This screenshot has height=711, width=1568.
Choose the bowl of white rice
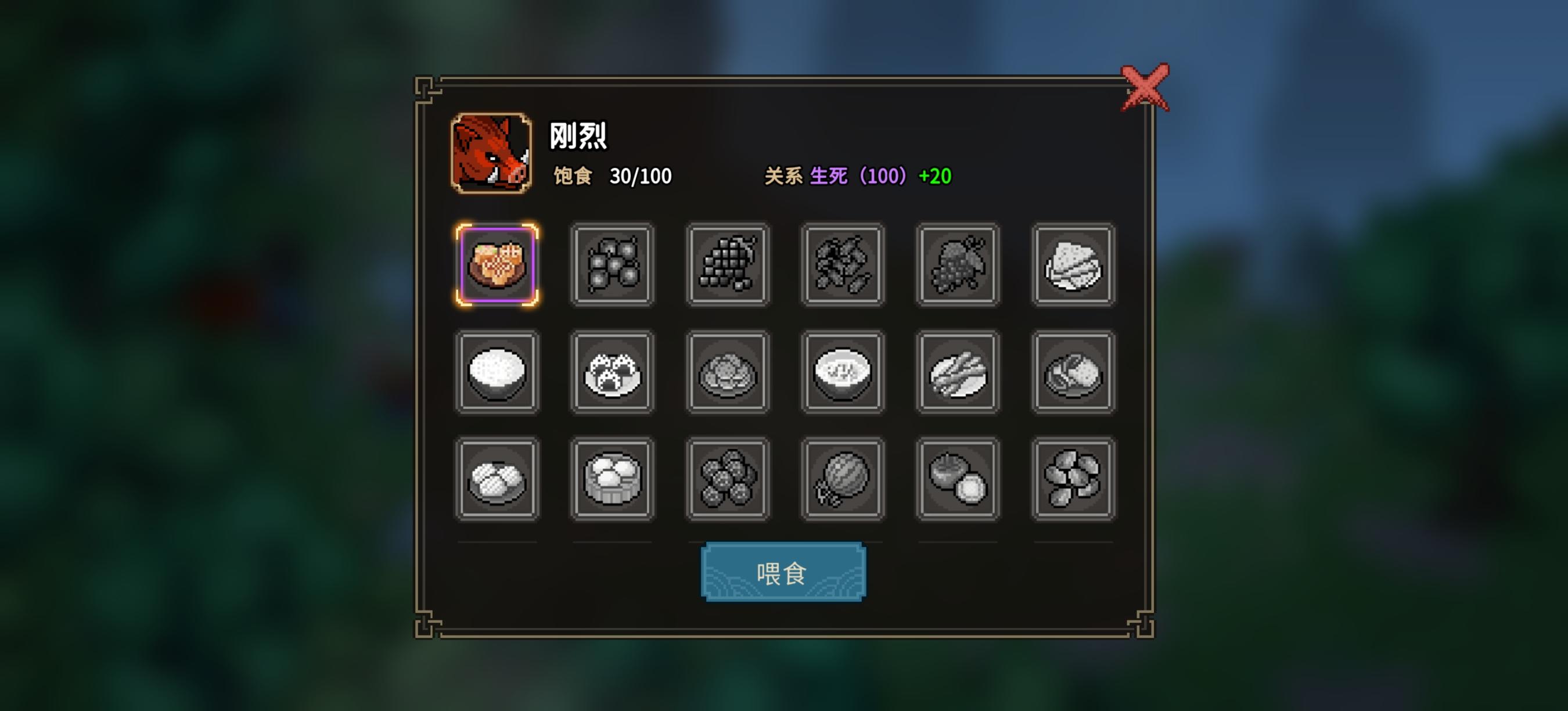[x=498, y=371]
